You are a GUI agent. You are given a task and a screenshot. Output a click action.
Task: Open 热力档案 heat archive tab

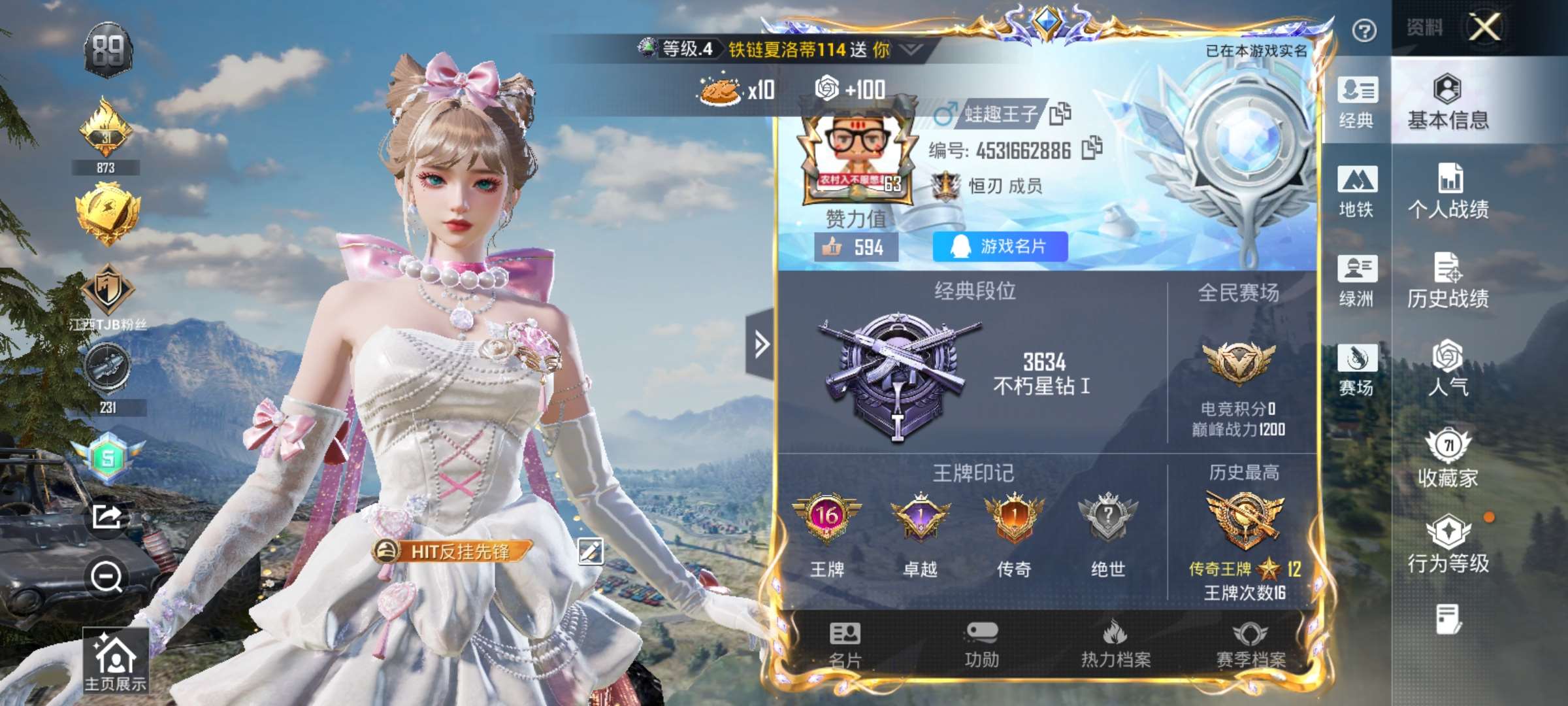pyautogui.click(x=1116, y=644)
